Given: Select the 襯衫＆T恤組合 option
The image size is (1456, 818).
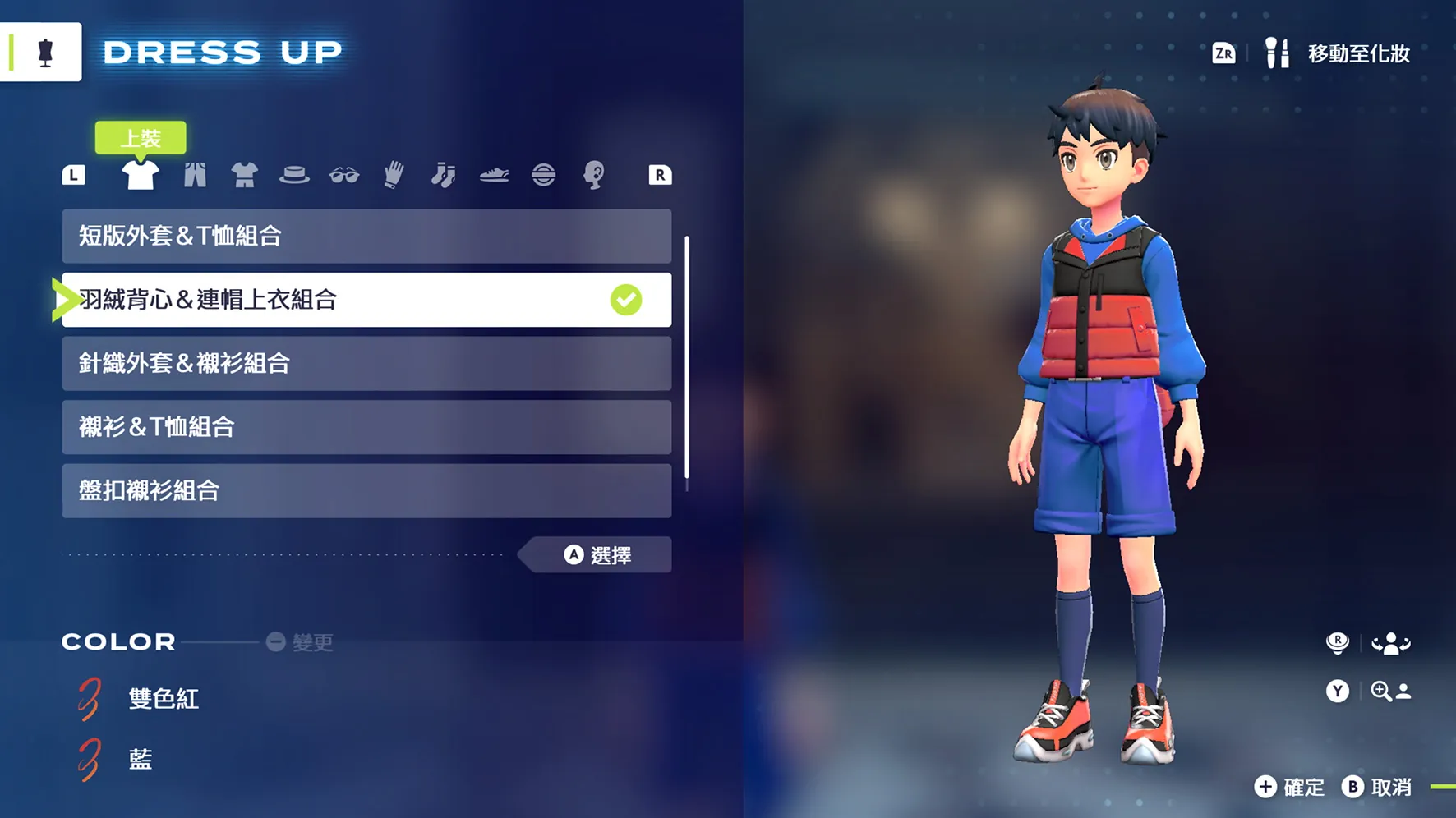Looking at the screenshot, I should [x=366, y=427].
